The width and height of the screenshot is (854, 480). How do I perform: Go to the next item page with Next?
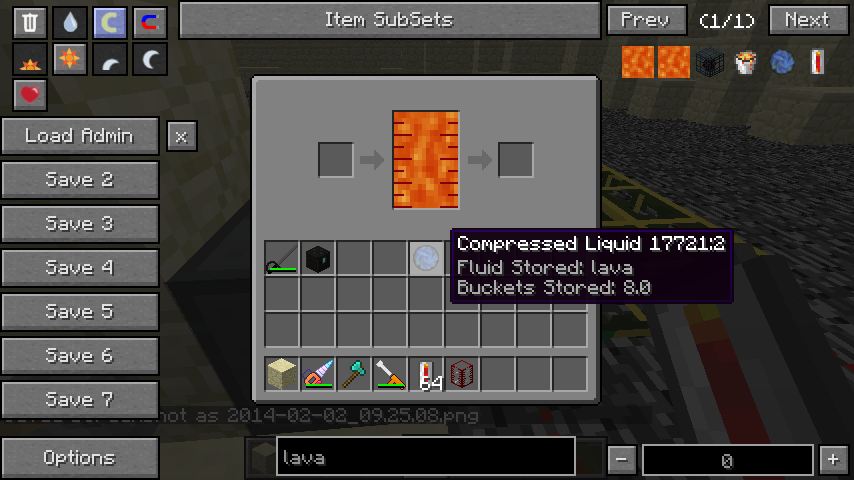pyautogui.click(x=807, y=20)
